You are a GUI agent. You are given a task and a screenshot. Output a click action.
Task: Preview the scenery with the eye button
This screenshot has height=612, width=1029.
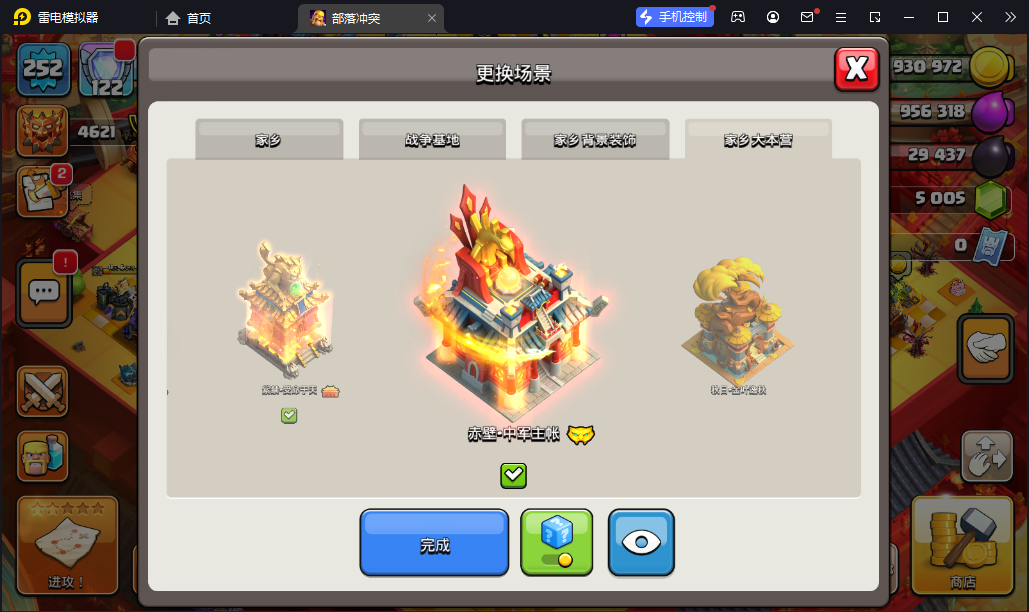coord(641,543)
